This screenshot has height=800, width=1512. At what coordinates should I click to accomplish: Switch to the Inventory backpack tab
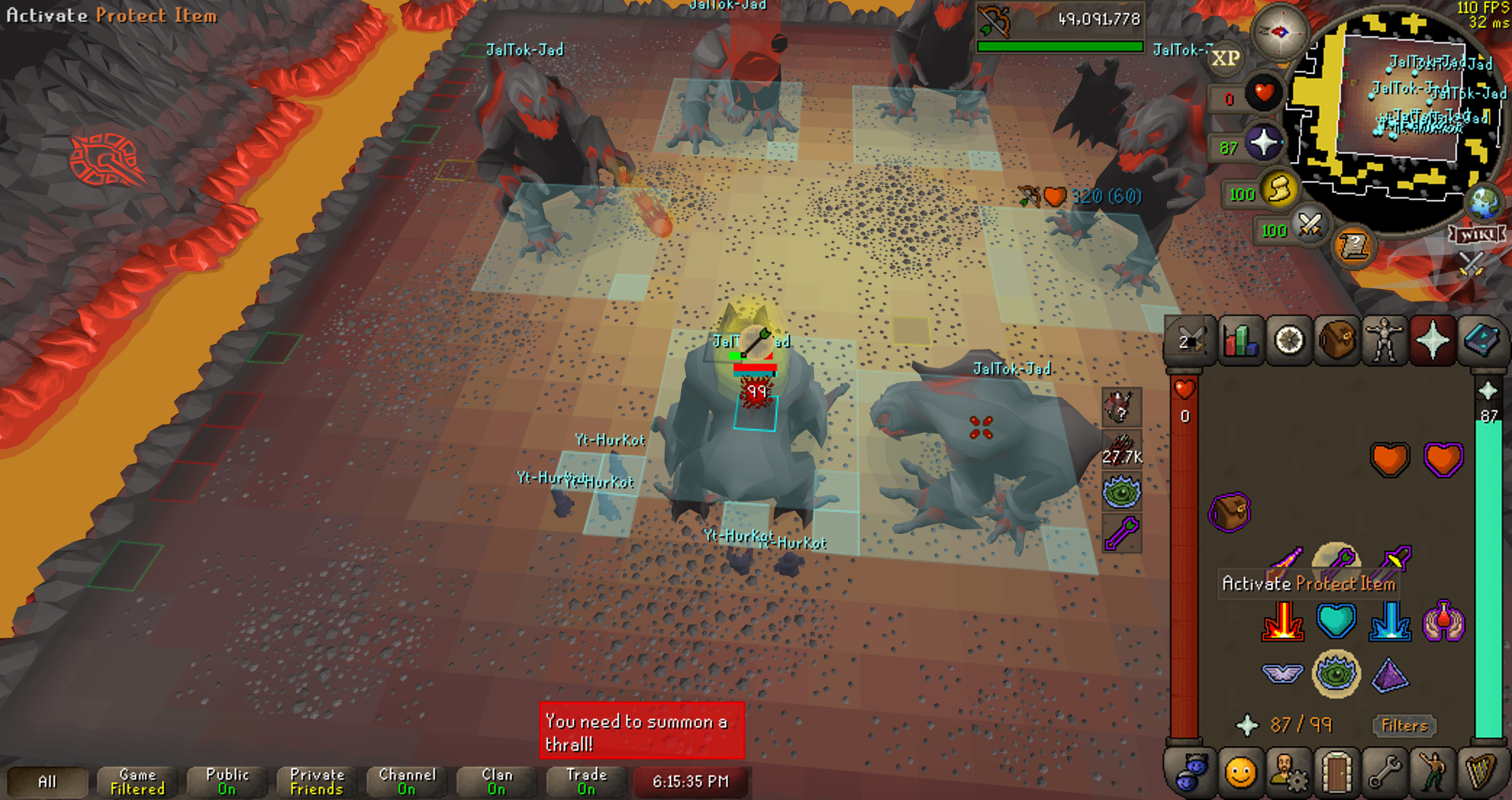pyautogui.click(x=1336, y=341)
